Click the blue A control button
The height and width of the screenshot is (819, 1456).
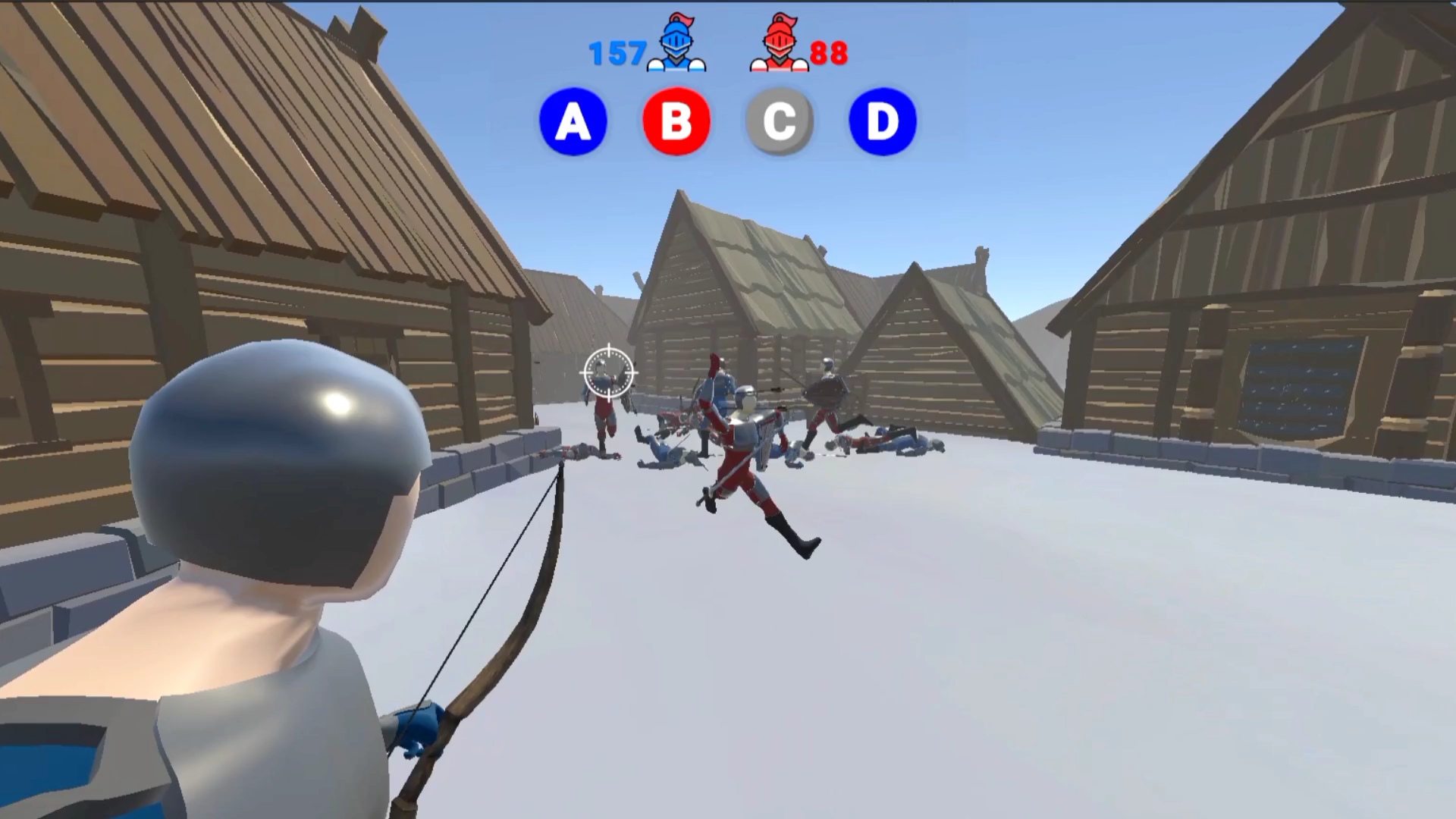coord(573,121)
